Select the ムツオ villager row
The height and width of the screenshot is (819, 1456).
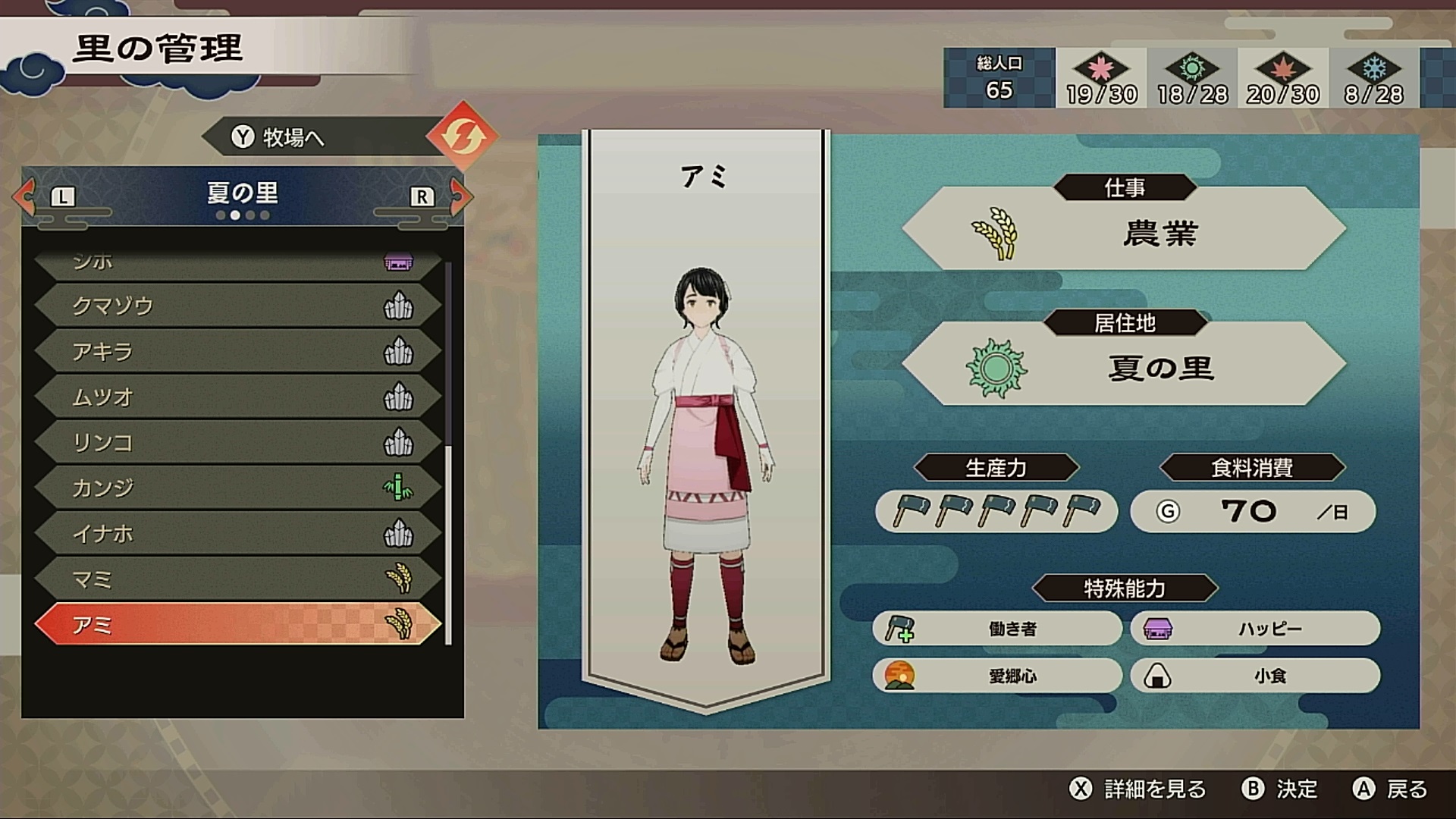click(235, 397)
